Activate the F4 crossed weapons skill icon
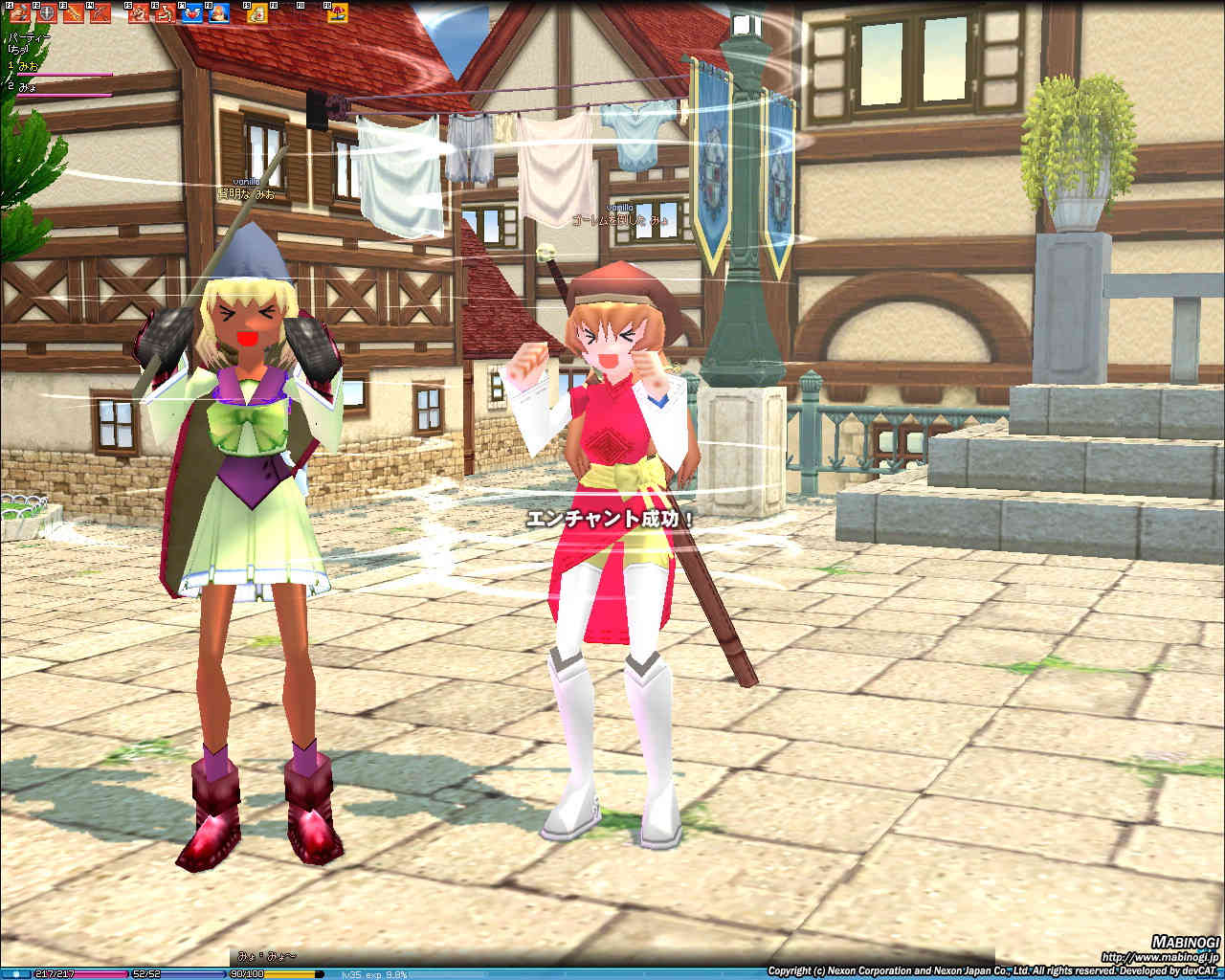This screenshot has height=980, width=1225. pyautogui.click(x=100, y=12)
